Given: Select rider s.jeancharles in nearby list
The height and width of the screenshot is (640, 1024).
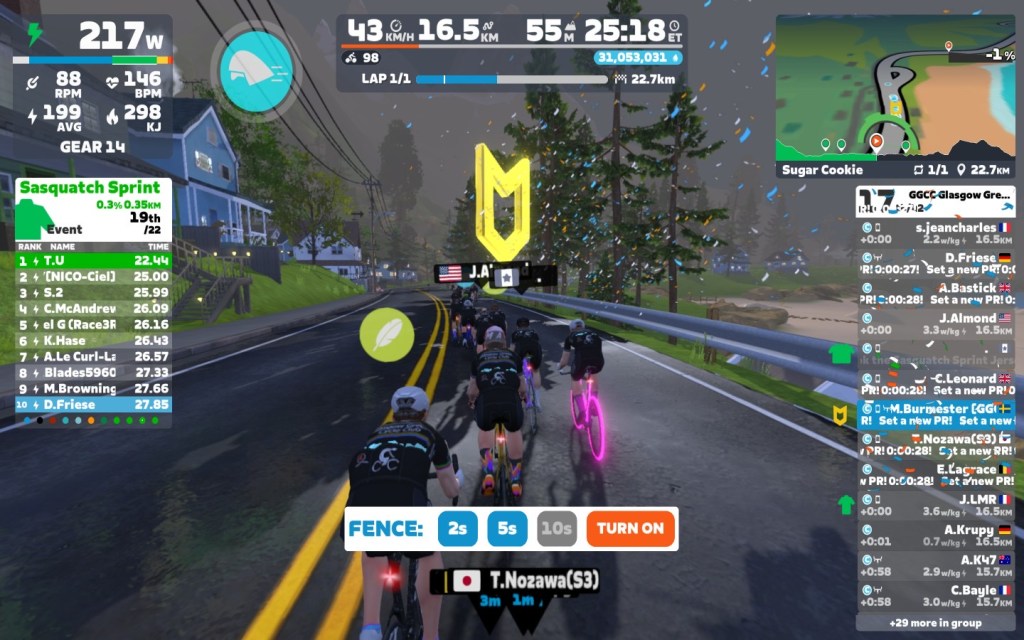Looking at the screenshot, I should [x=935, y=233].
